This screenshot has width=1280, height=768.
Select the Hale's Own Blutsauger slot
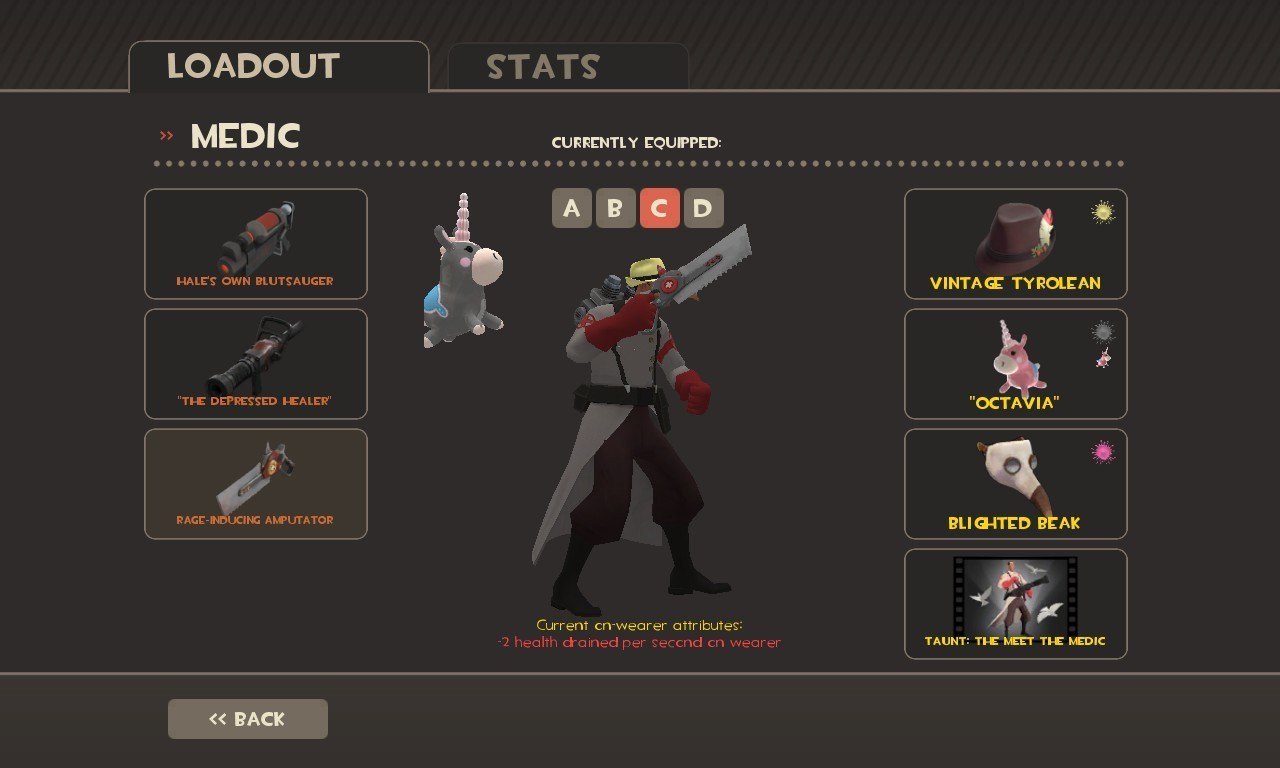coord(256,244)
